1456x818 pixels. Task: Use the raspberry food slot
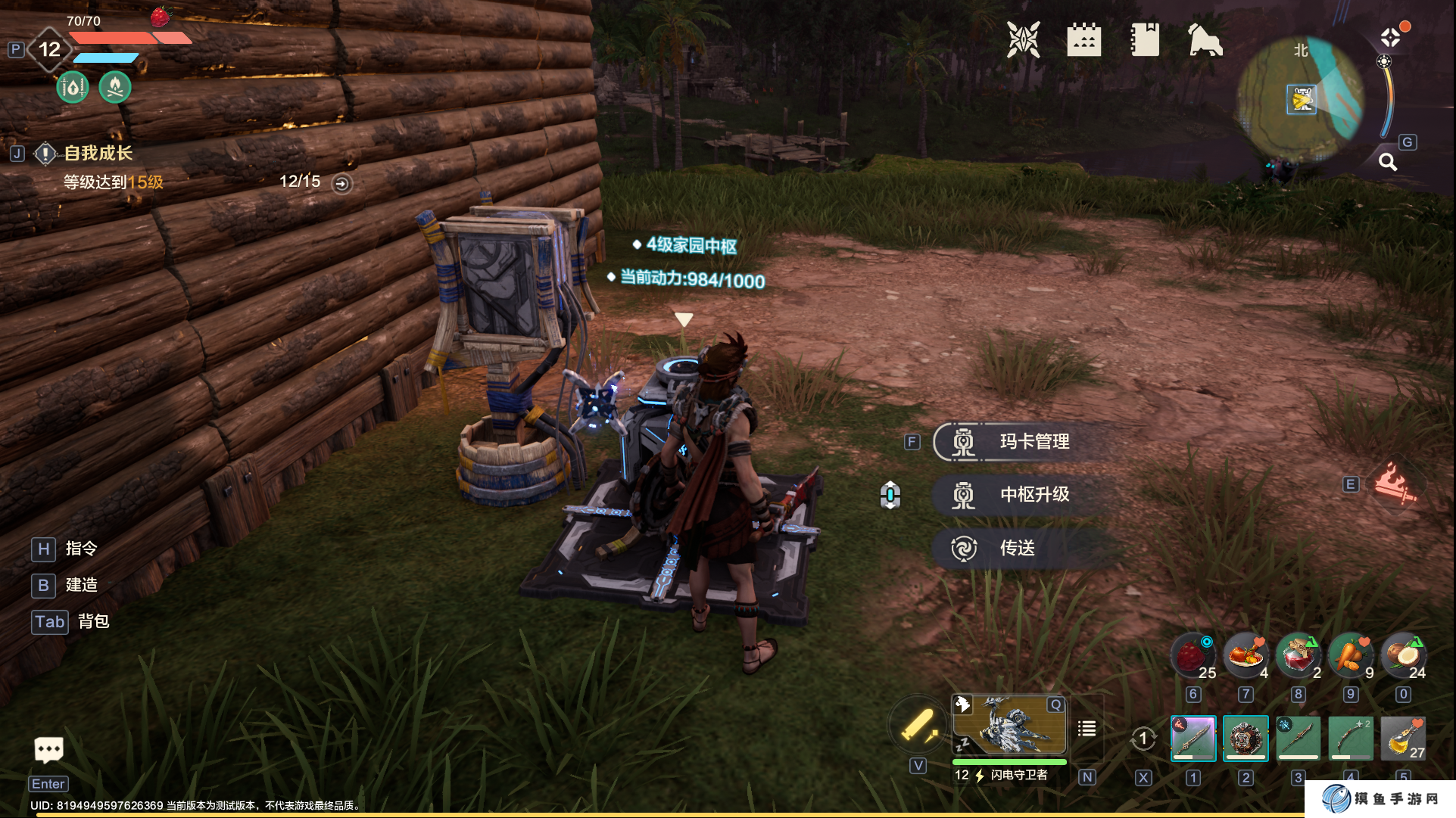(1193, 655)
